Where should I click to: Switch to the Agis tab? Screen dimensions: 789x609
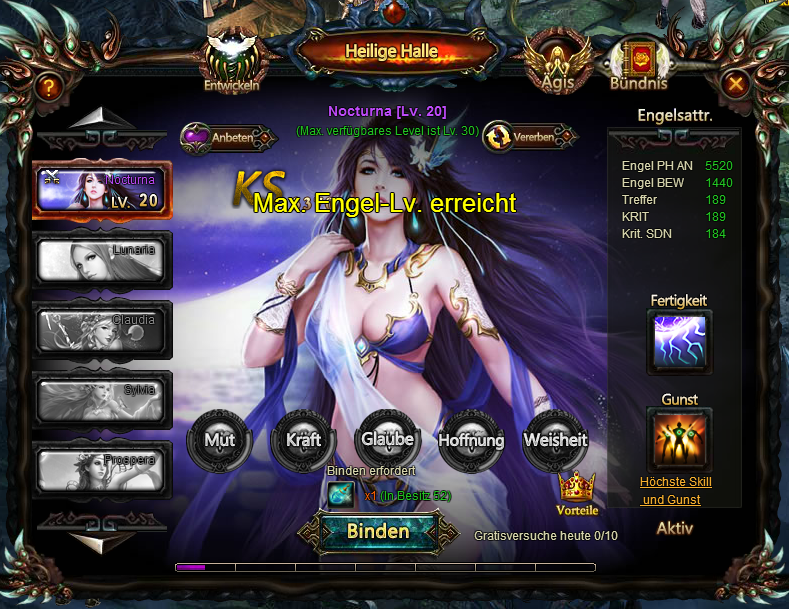(557, 63)
